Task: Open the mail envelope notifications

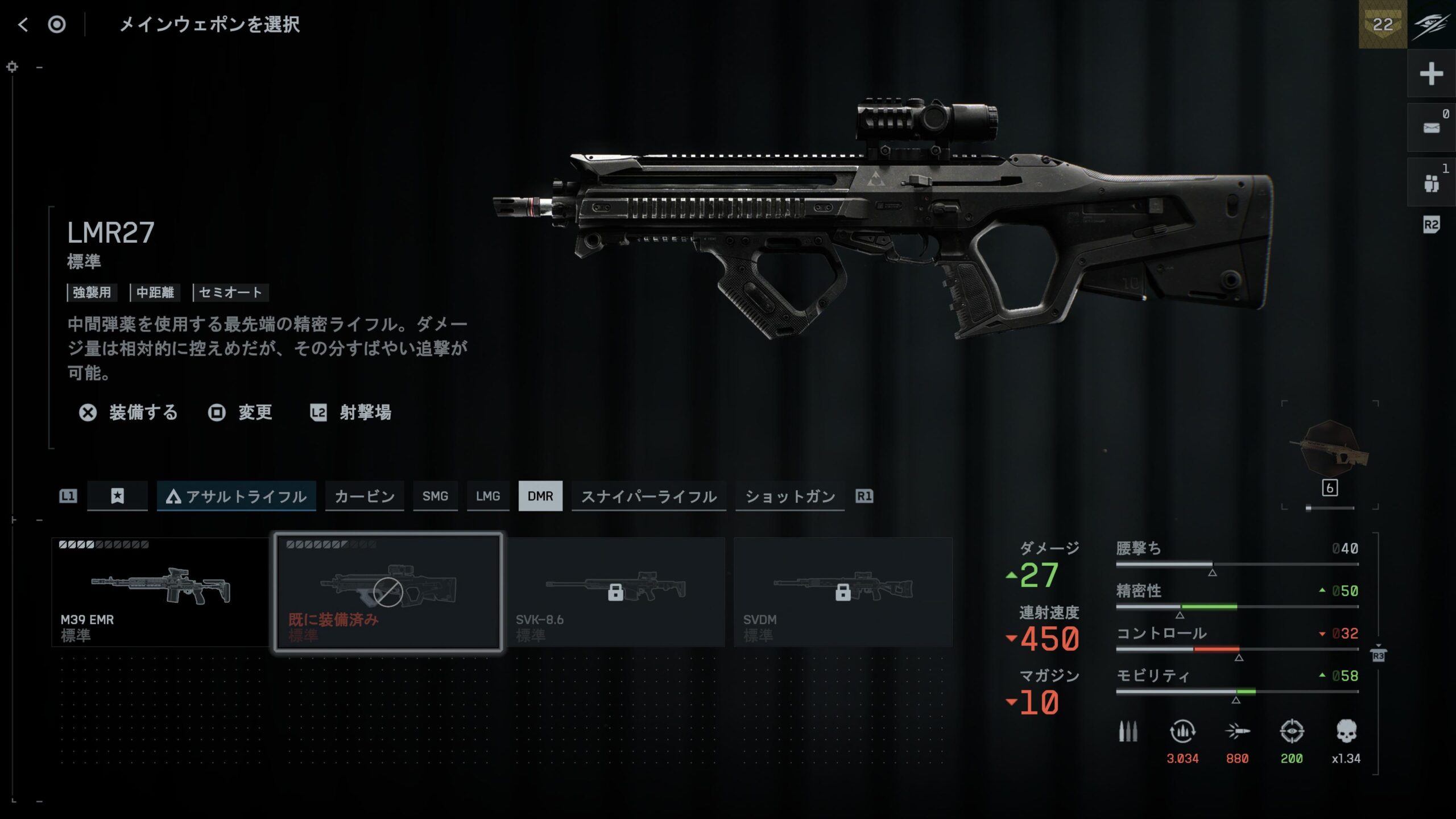Action: [1431, 127]
